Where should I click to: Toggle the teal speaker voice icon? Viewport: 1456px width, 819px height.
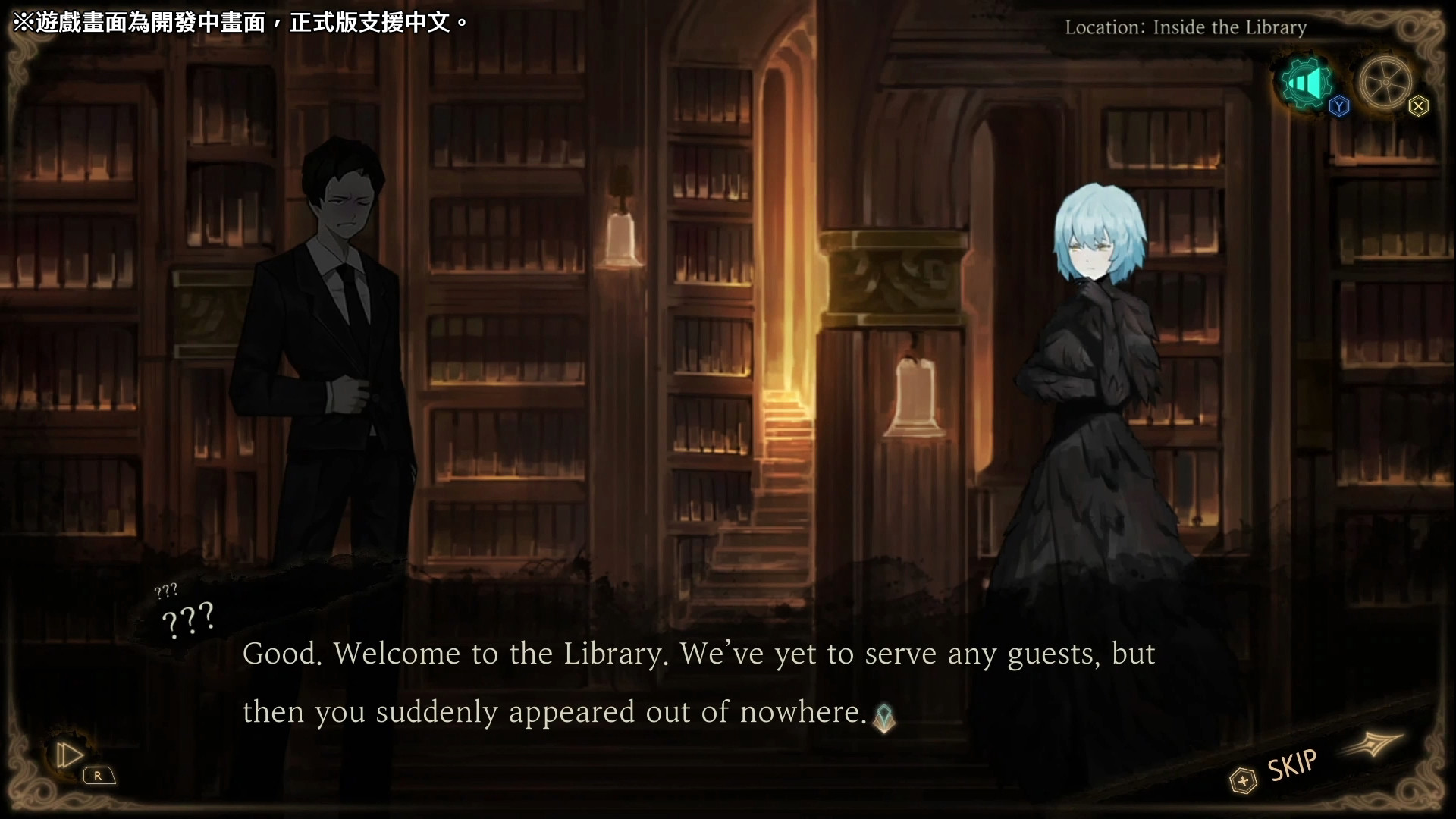point(1305,82)
